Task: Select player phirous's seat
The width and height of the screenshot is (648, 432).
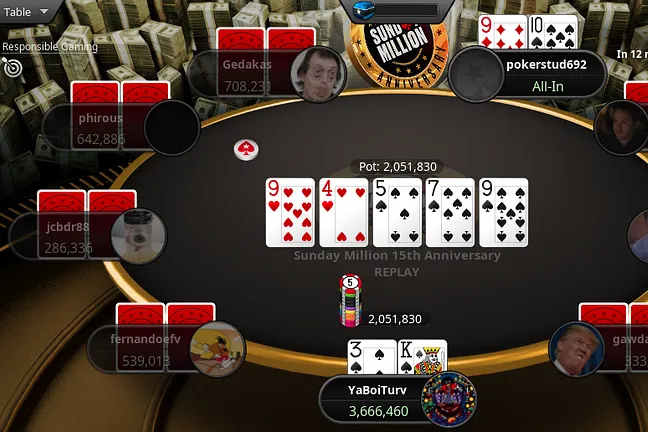Action: point(100,128)
